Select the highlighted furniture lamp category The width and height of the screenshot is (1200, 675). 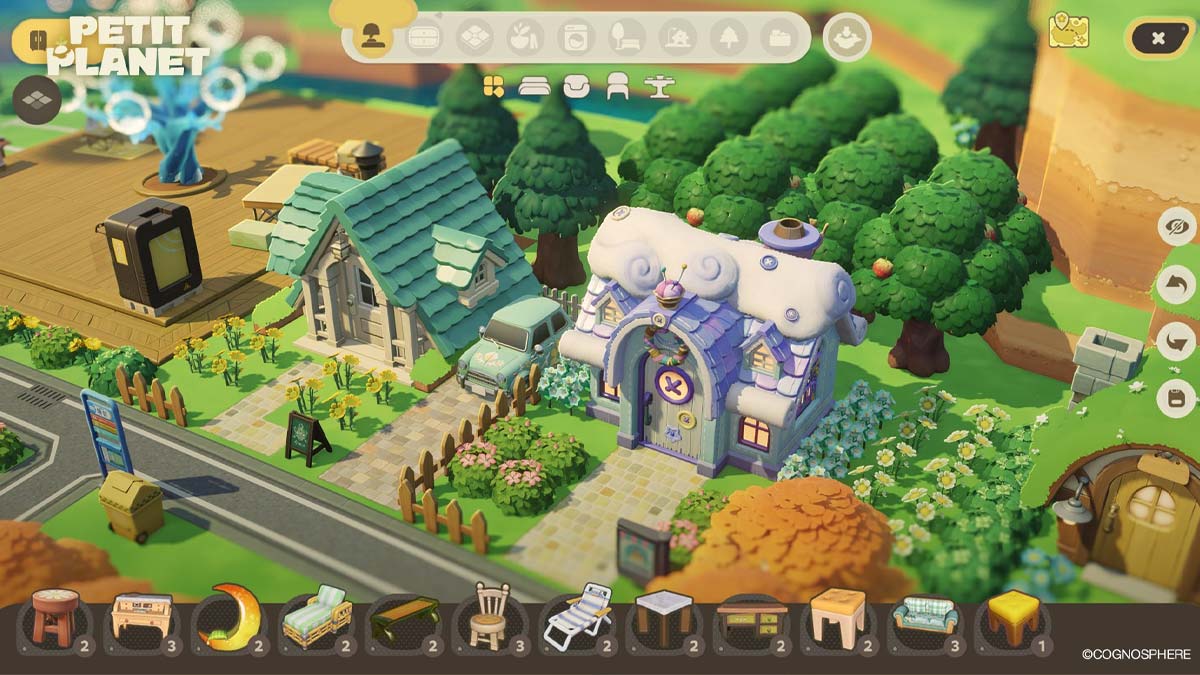tap(373, 38)
